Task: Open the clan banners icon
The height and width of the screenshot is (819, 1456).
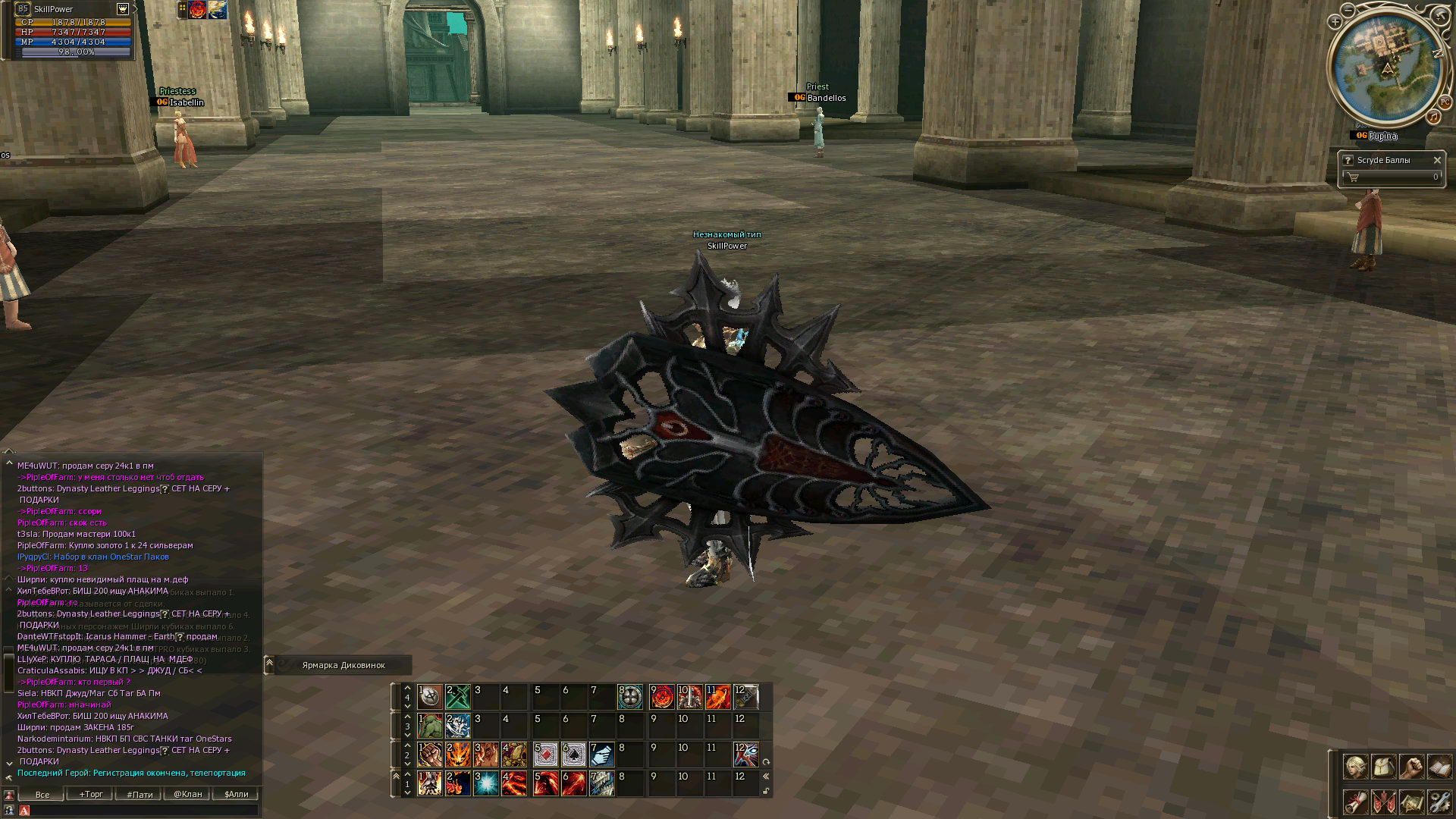Action: tap(1383, 802)
